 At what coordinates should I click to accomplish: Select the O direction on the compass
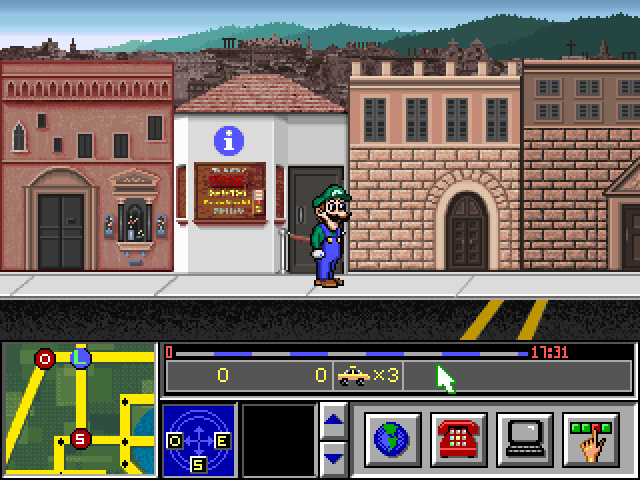point(175,440)
